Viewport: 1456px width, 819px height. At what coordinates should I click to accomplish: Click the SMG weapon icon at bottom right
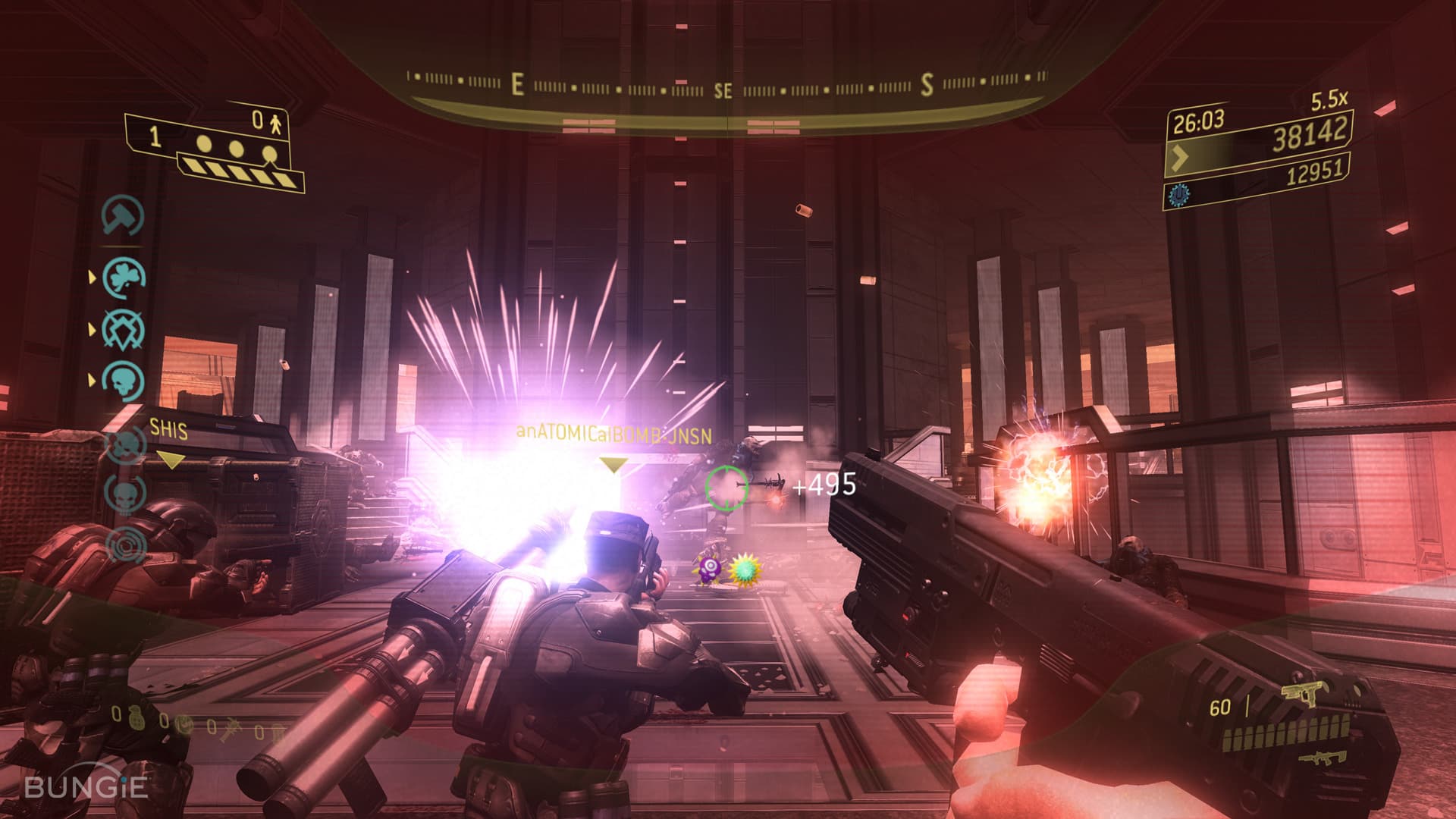(x=1323, y=758)
